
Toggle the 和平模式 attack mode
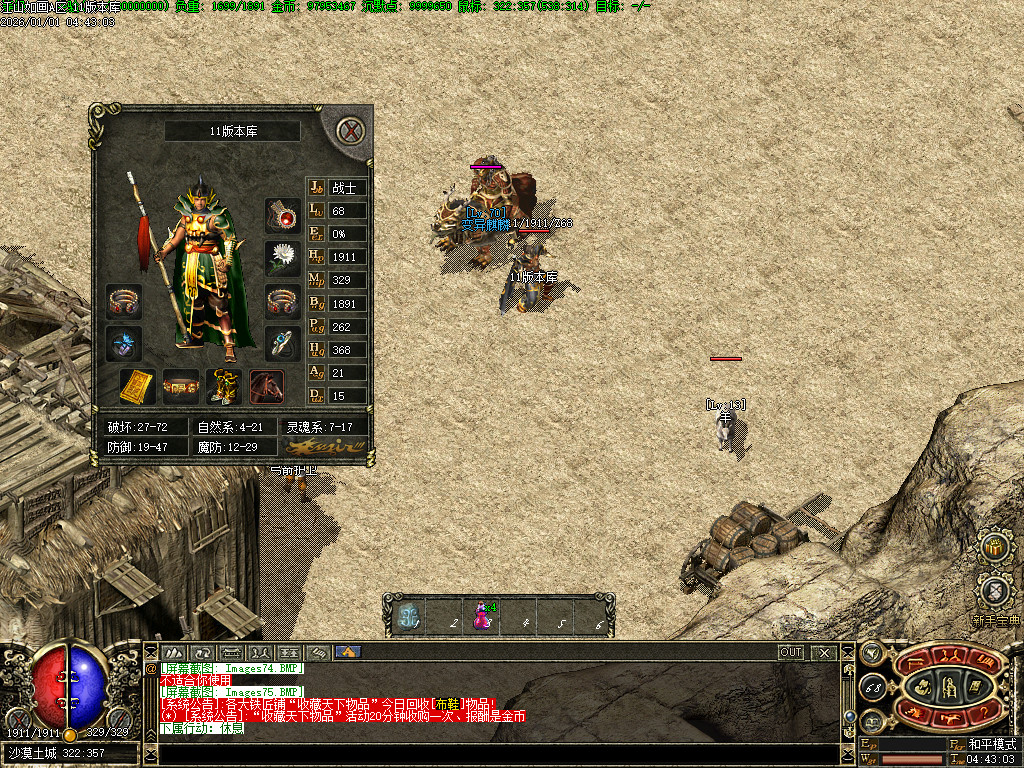[x=991, y=745]
